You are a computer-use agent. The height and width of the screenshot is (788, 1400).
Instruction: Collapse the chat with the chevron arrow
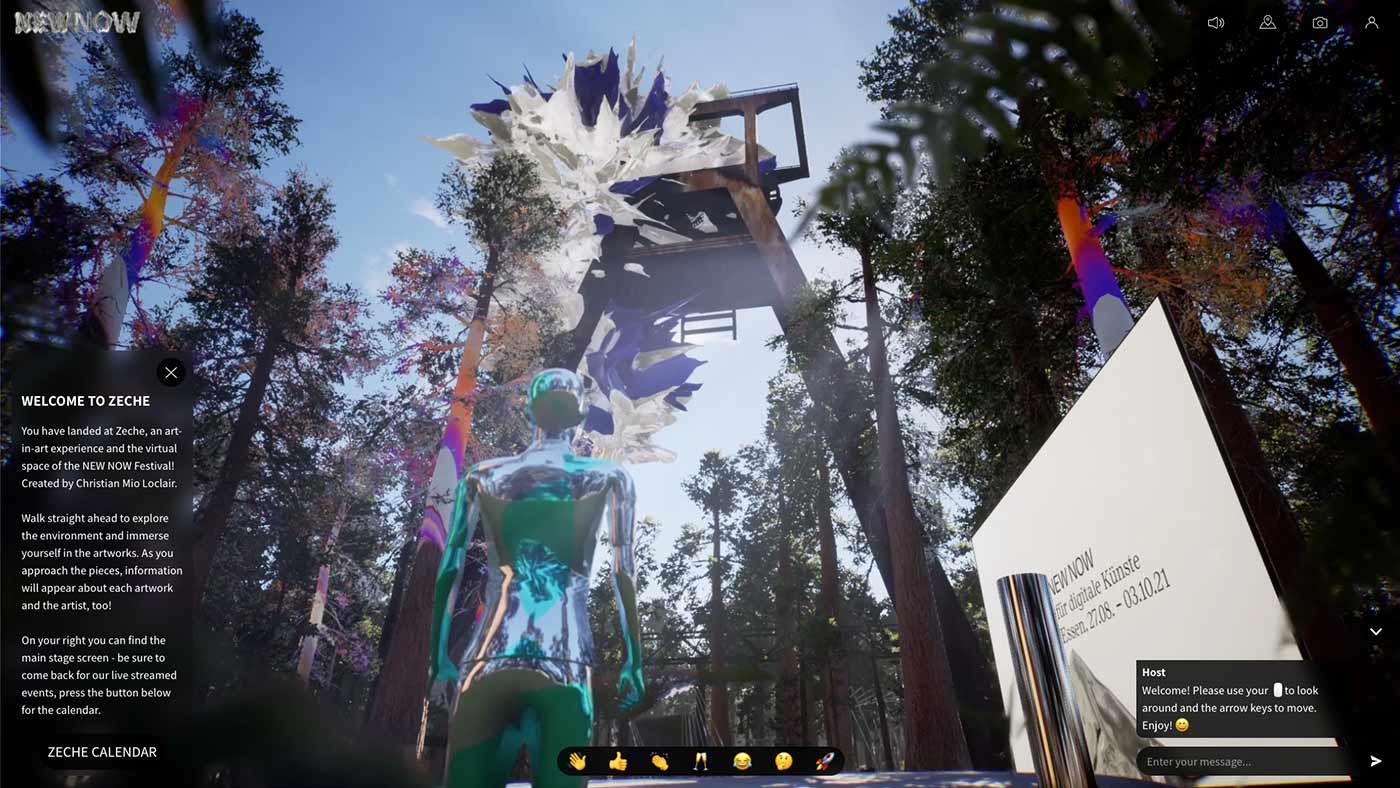pos(1375,632)
